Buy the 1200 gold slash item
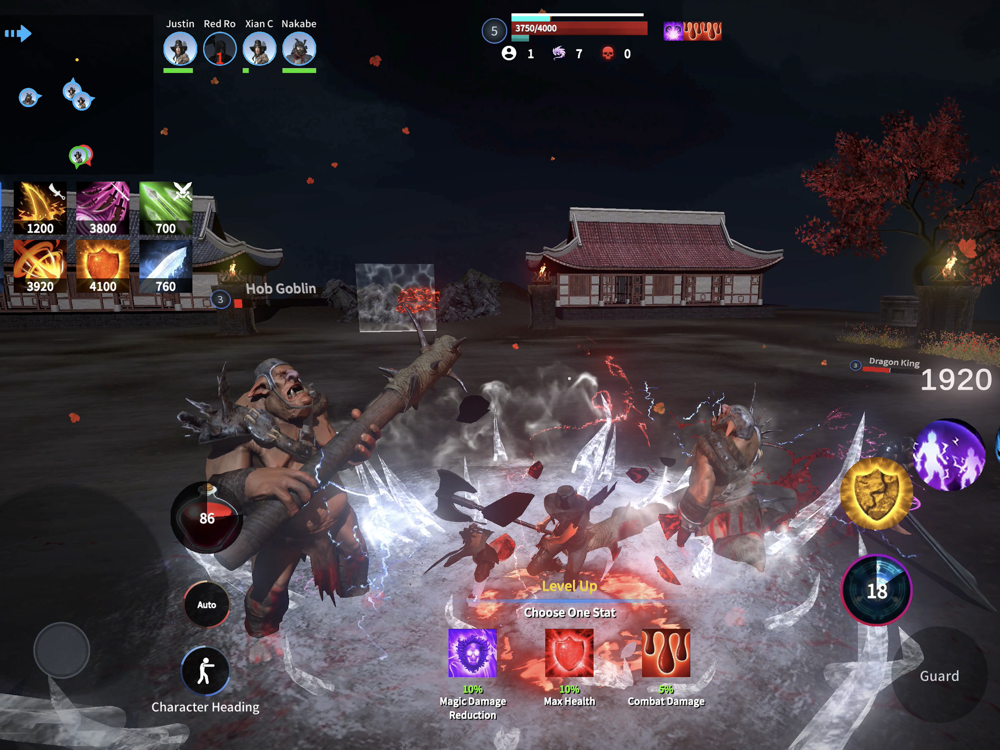 40,208
